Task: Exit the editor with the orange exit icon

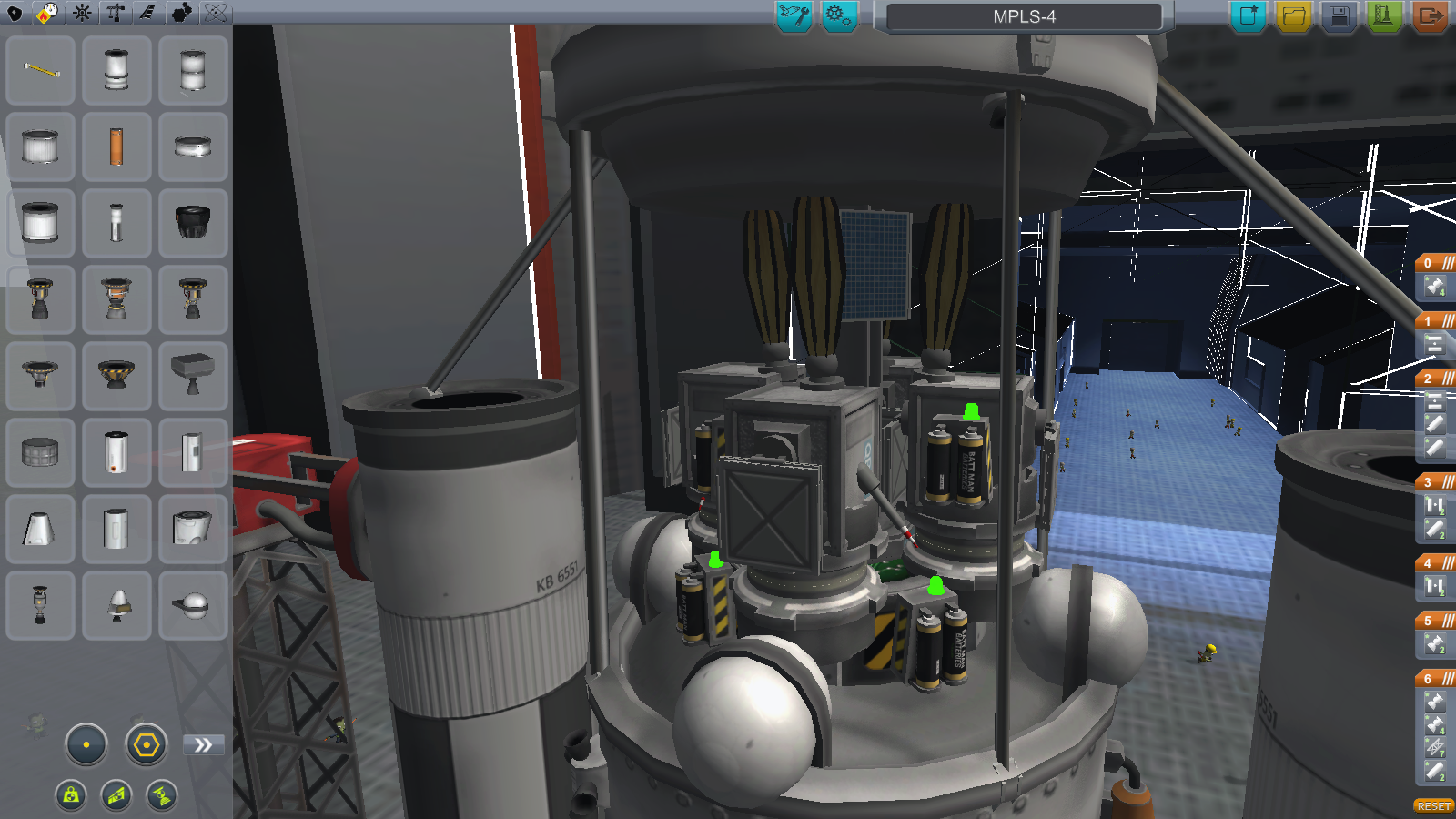Action: pos(1431,14)
